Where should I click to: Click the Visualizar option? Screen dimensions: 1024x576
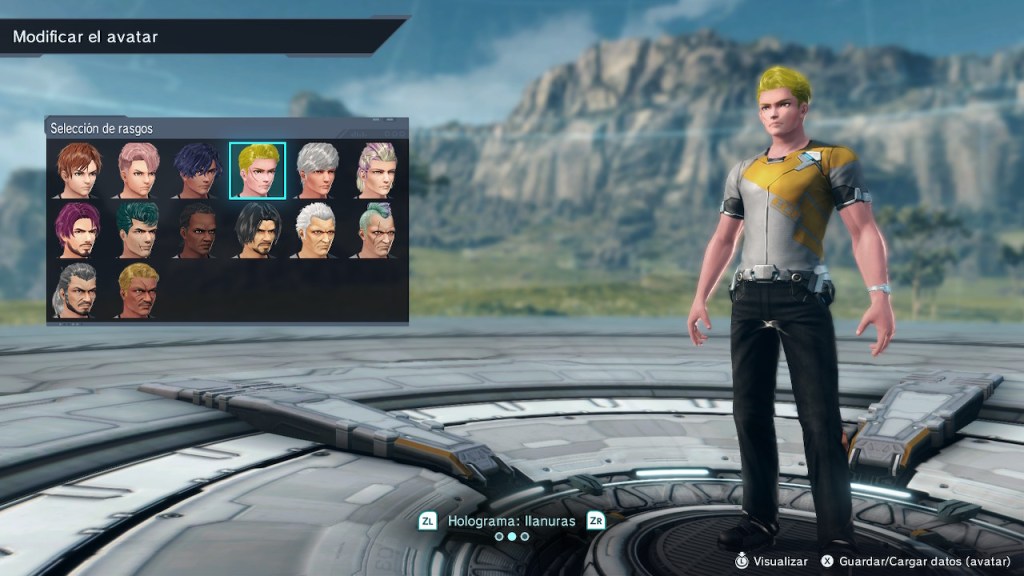(x=771, y=561)
